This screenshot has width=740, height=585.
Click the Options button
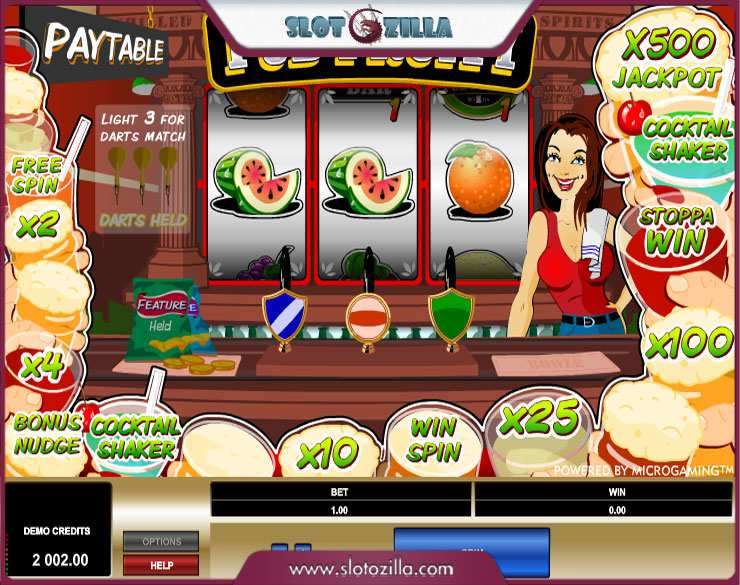click(x=160, y=541)
